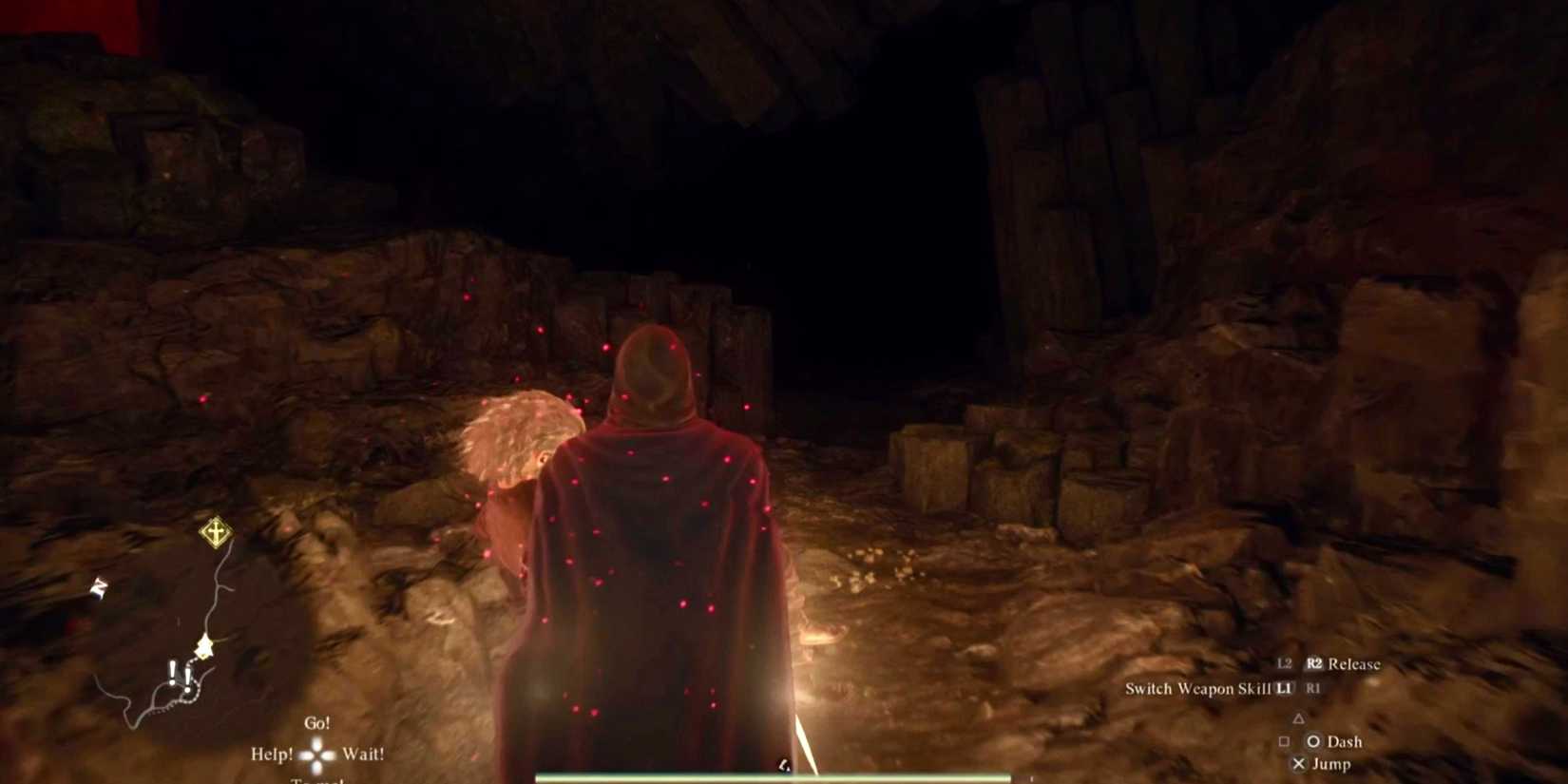This screenshot has width=1568, height=784.
Task: Select the L2 button icon
Action: tap(1285, 664)
